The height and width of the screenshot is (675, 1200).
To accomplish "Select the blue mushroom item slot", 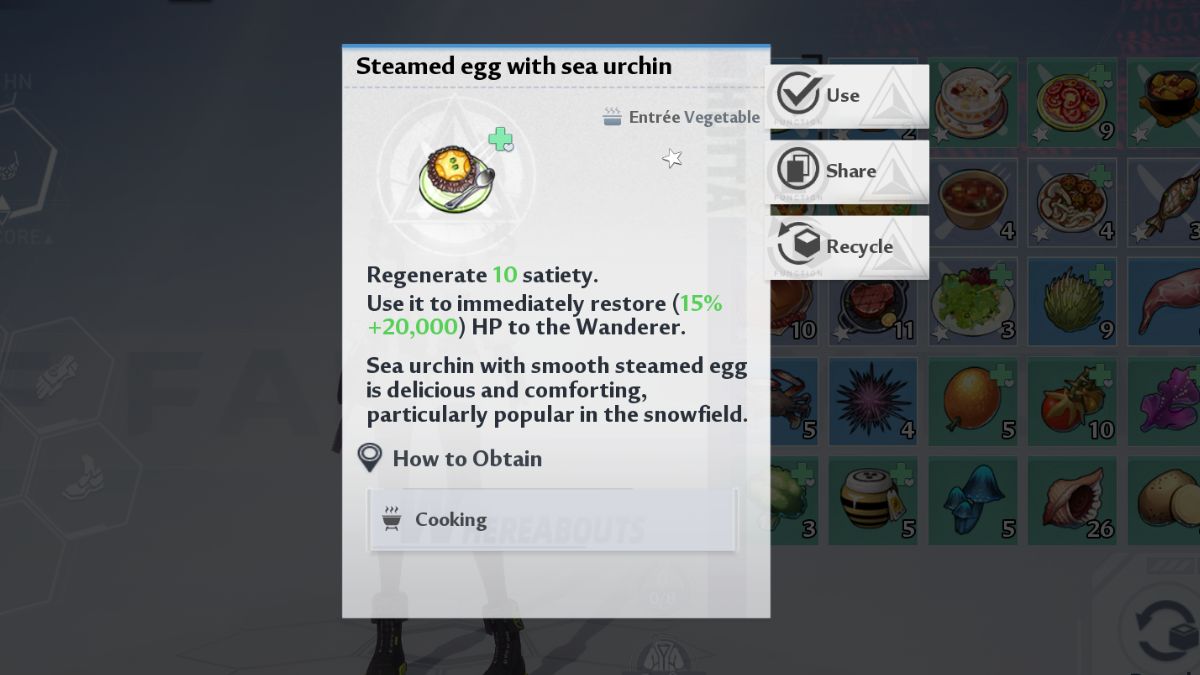I will pyautogui.click(x=972, y=500).
